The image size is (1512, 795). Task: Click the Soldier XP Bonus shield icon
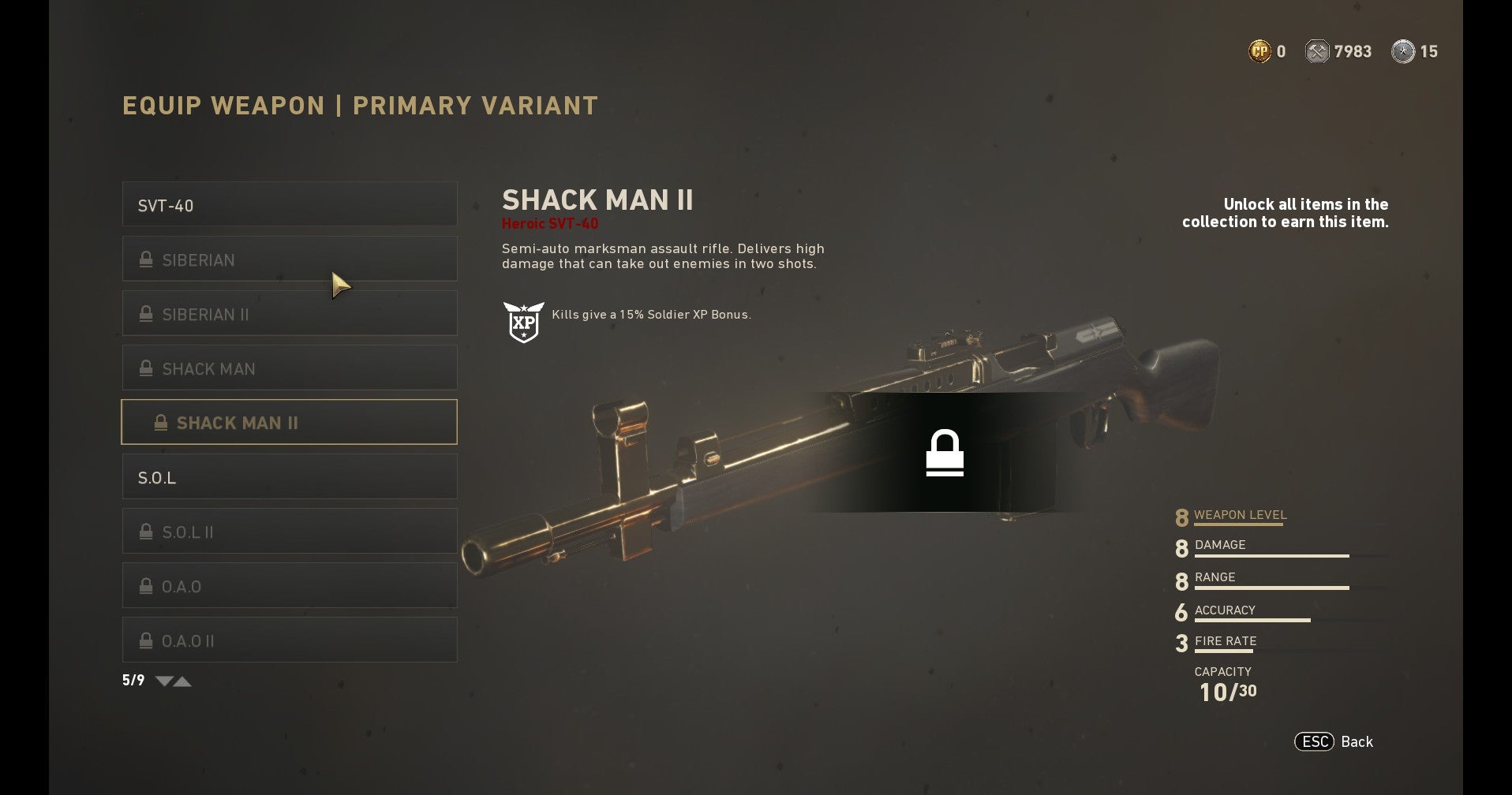tap(525, 320)
